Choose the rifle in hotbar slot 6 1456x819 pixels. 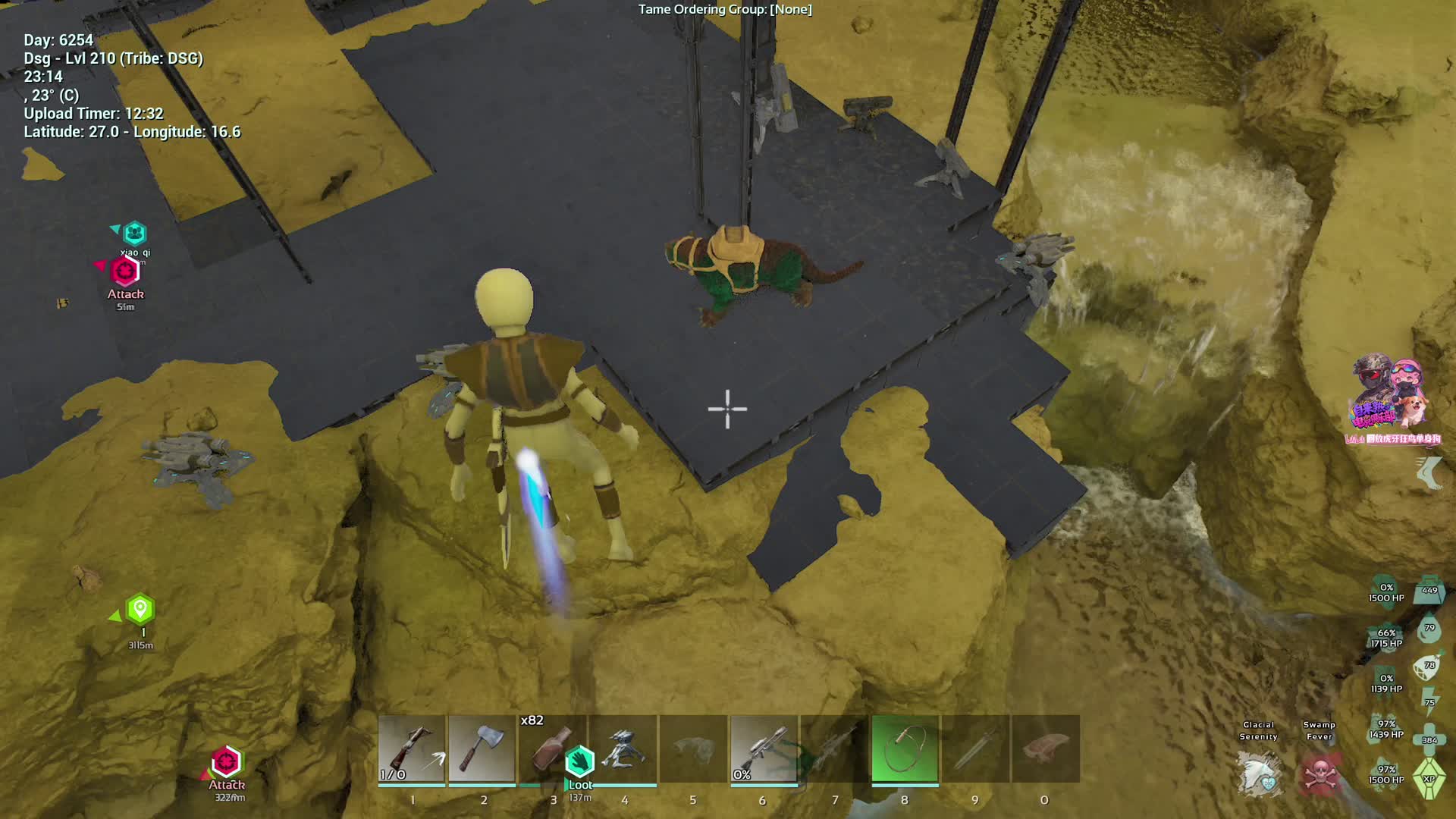(x=764, y=749)
